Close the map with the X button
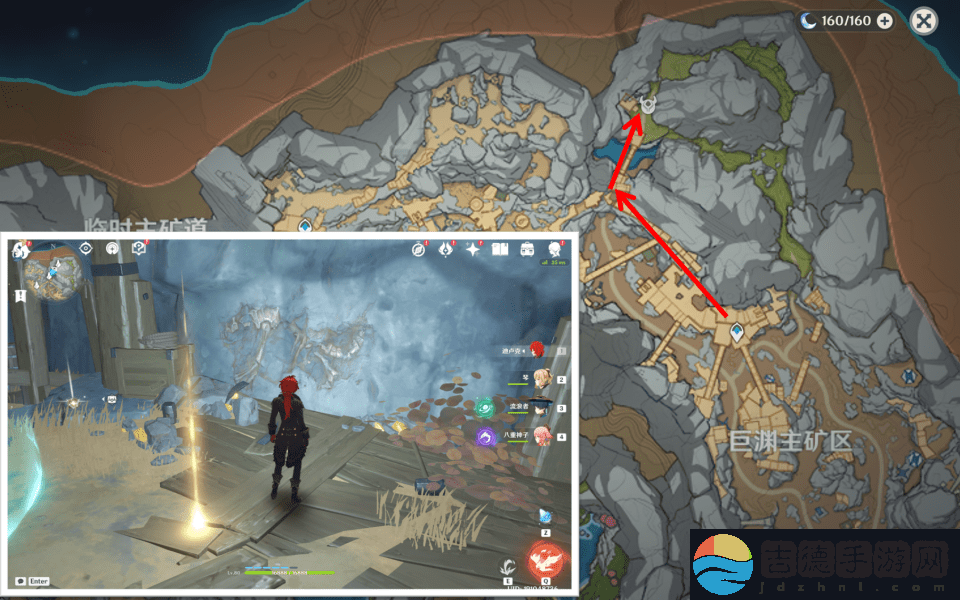Image resolution: width=960 pixels, height=600 pixels. 926,20
